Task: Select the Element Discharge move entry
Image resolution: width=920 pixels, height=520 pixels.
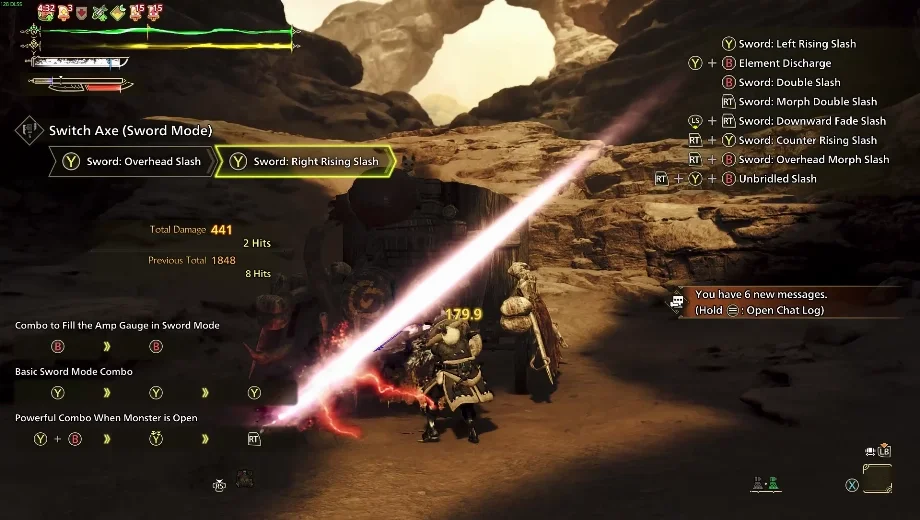Action: pyautogui.click(x=784, y=63)
